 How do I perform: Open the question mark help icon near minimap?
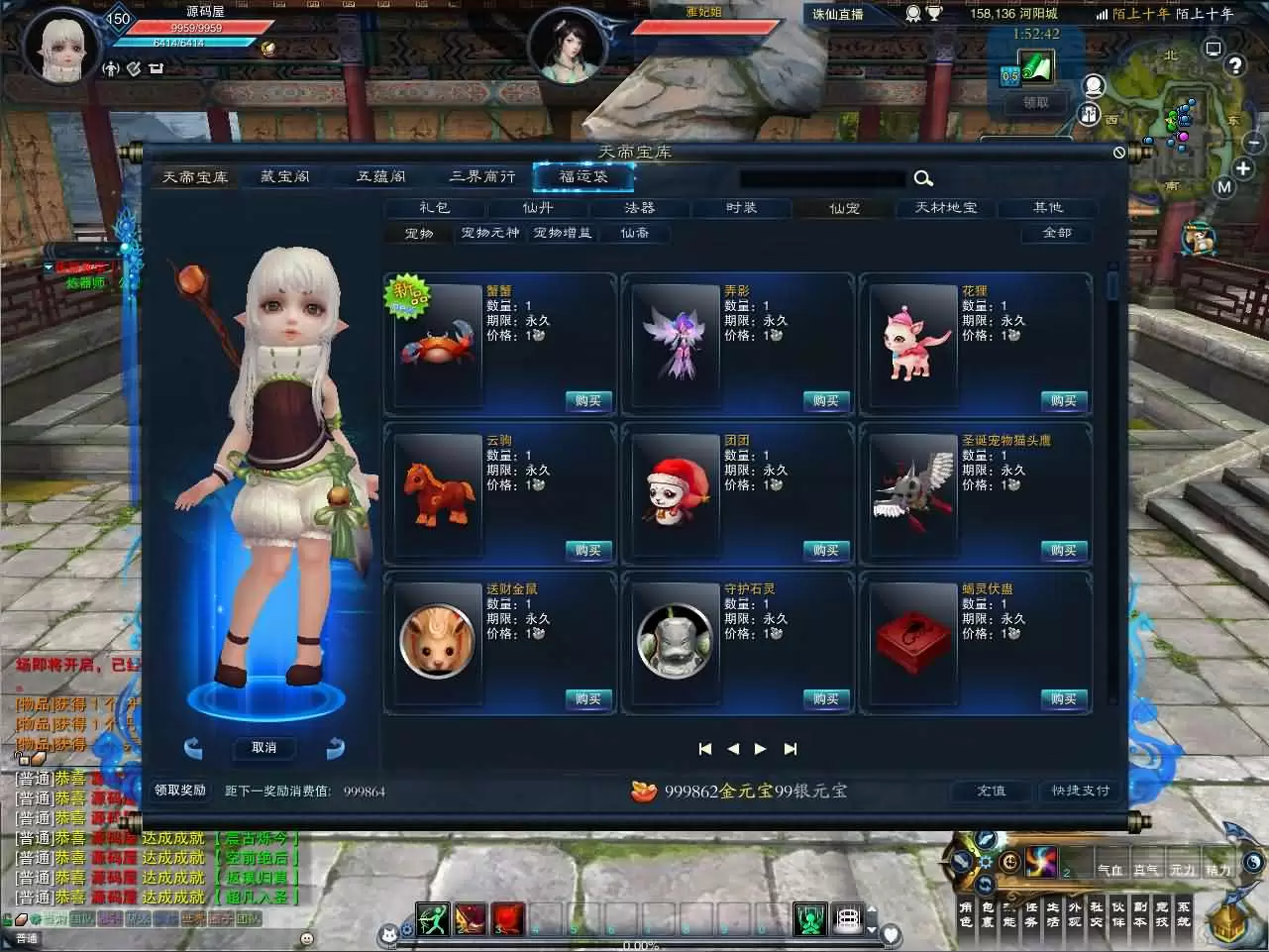click(1235, 66)
